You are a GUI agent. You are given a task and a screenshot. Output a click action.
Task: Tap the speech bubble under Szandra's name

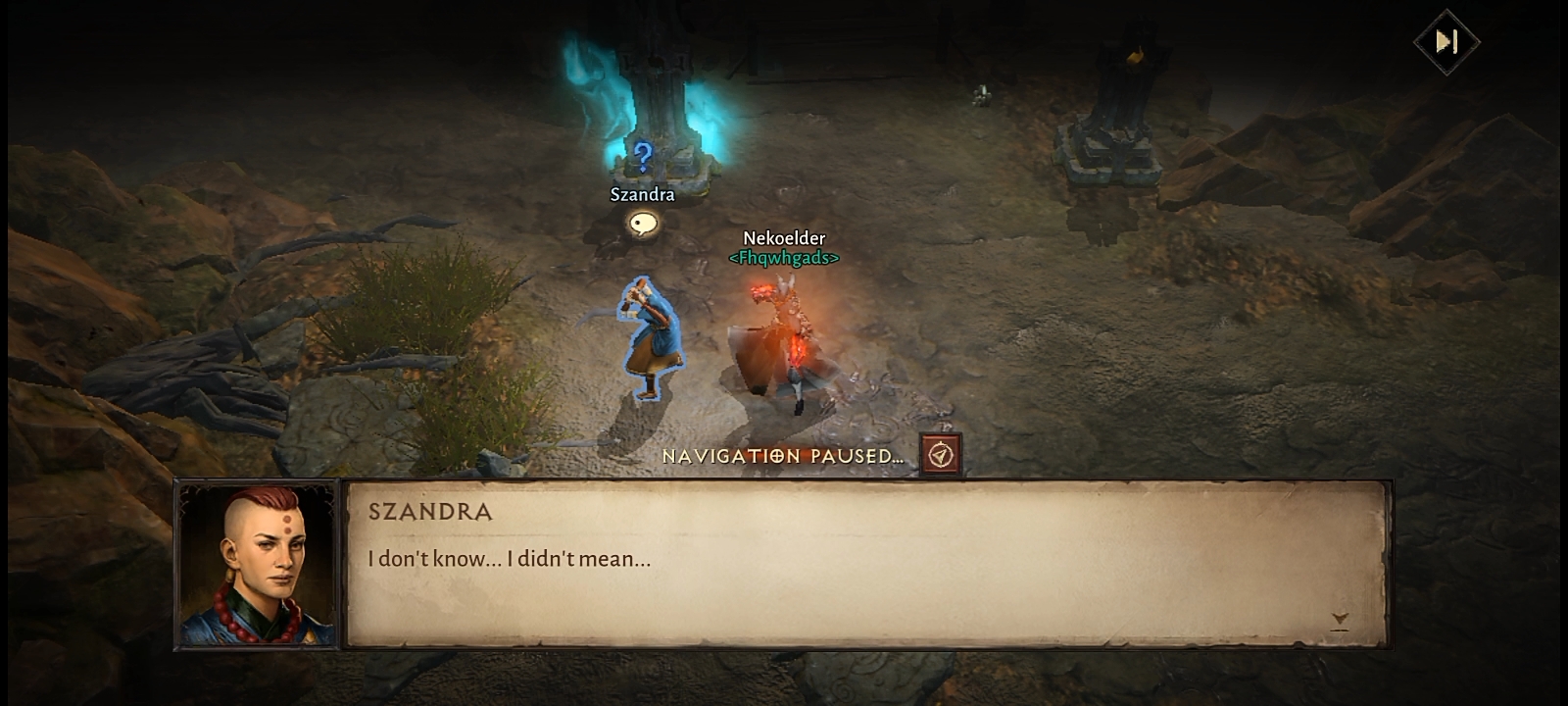[x=643, y=225]
